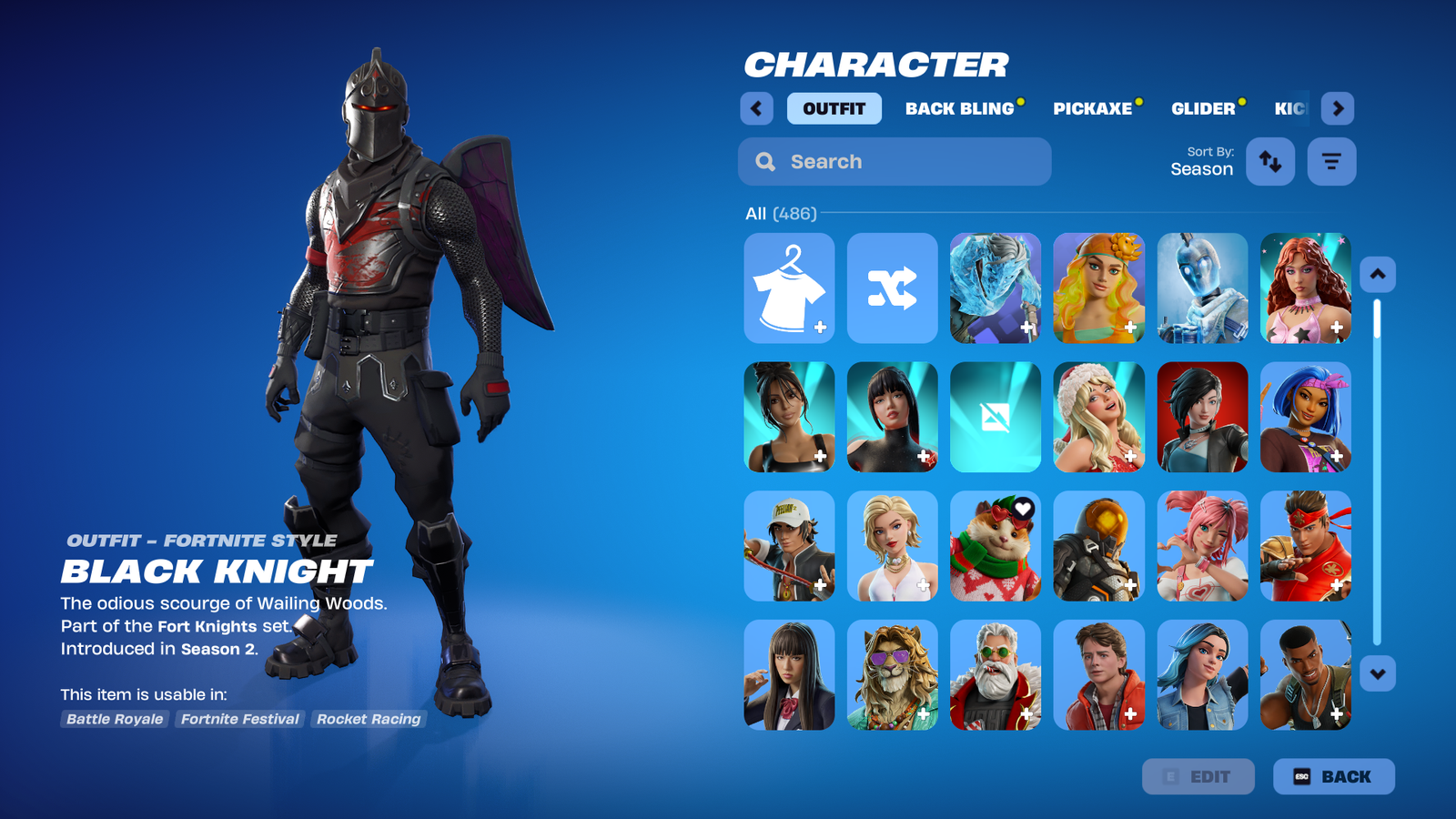The height and width of the screenshot is (819, 1456).
Task: Click the magnifying glass in the search bar
Action: pyautogui.click(x=764, y=161)
